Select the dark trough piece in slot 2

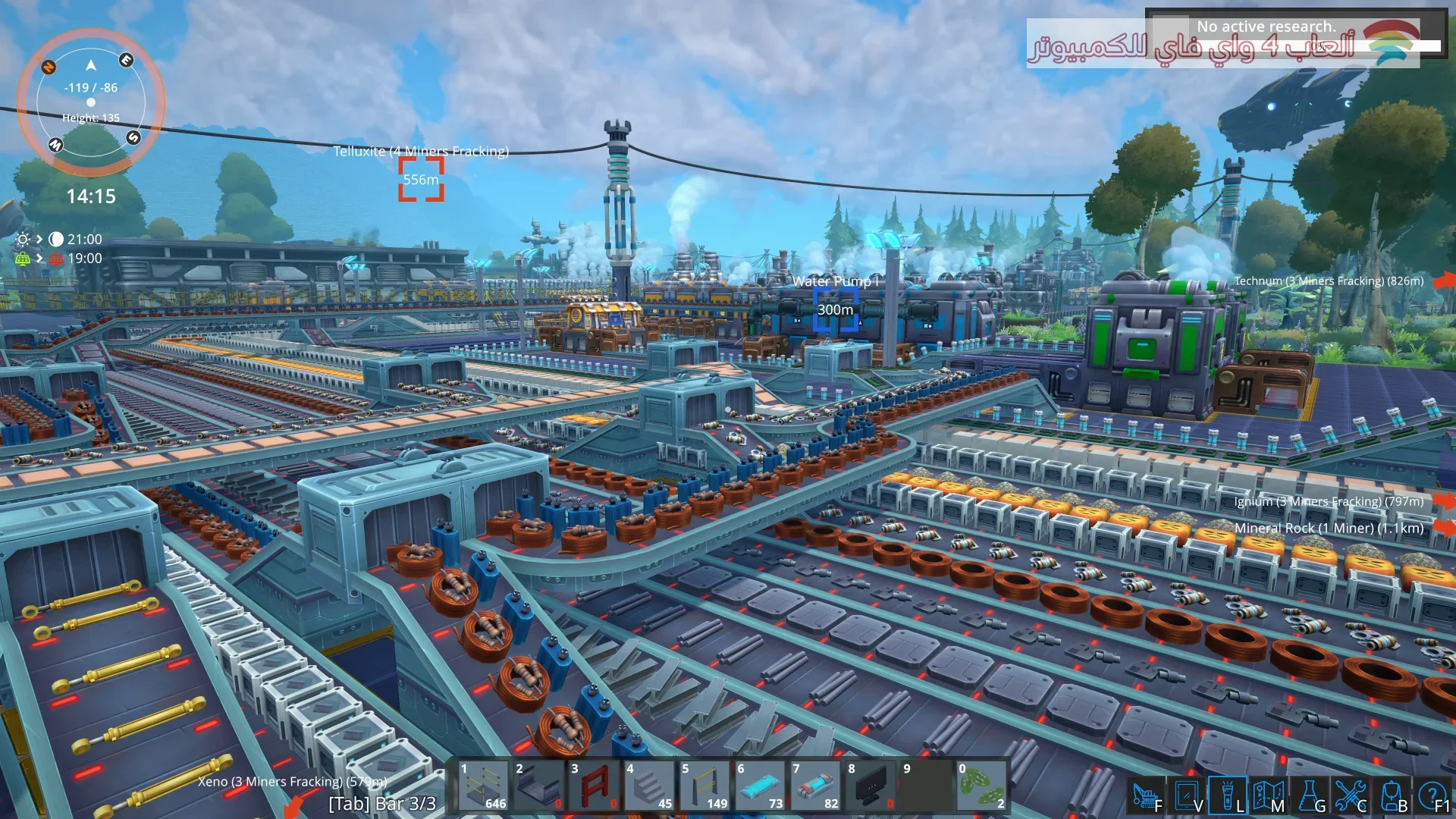click(538, 786)
